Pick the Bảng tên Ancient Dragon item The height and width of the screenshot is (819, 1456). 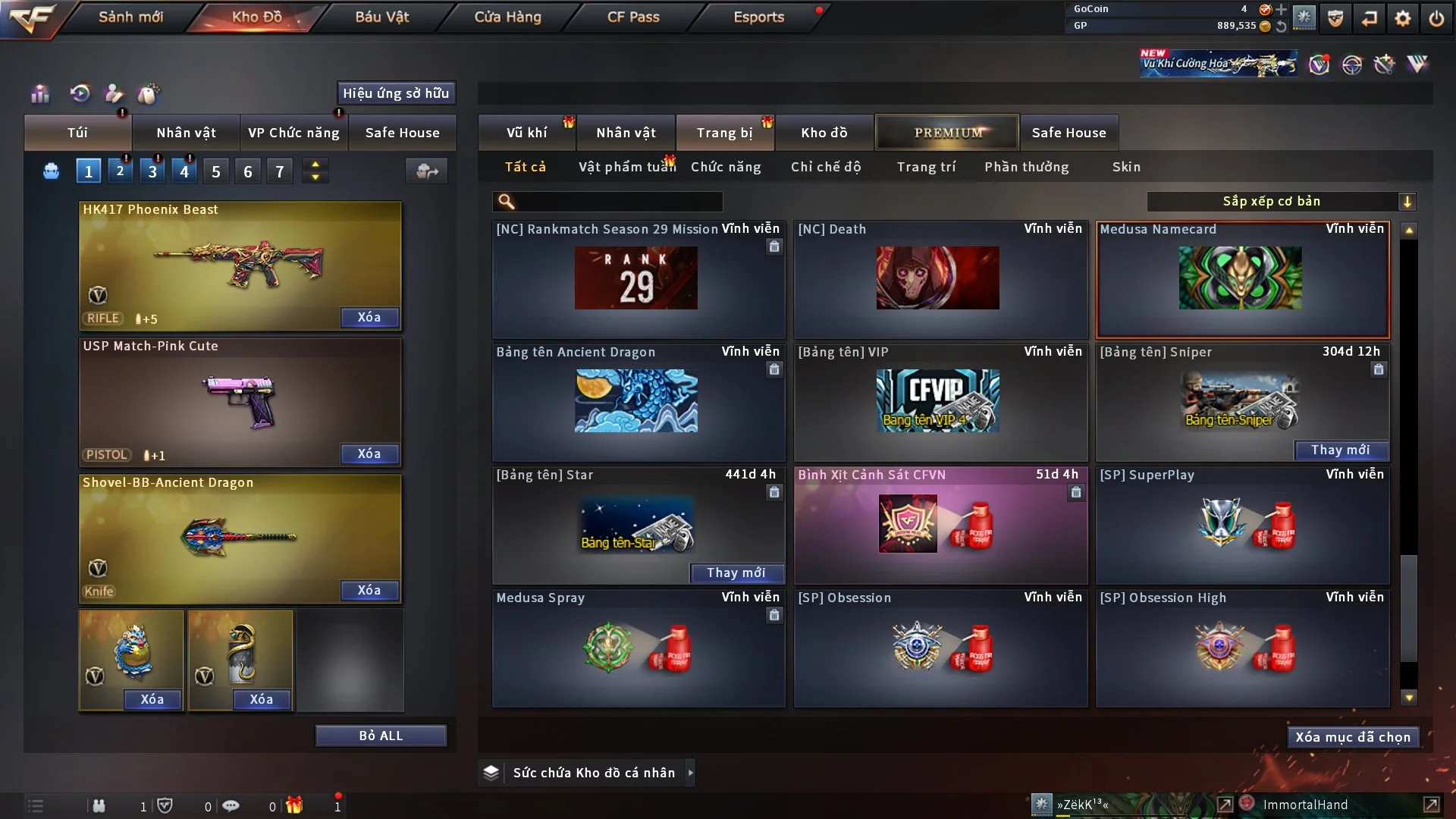(637, 402)
